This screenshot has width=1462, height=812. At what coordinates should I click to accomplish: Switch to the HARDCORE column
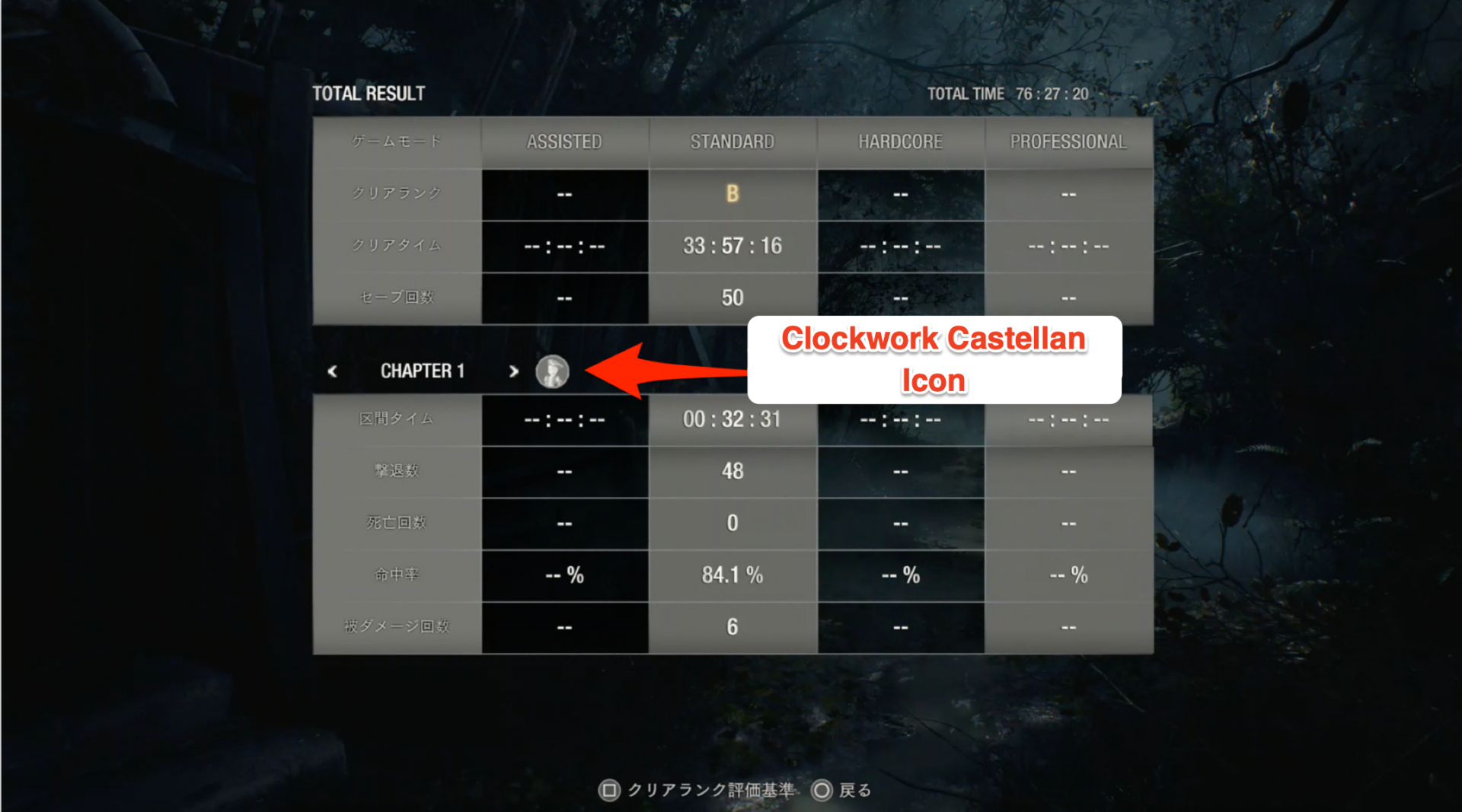900,141
